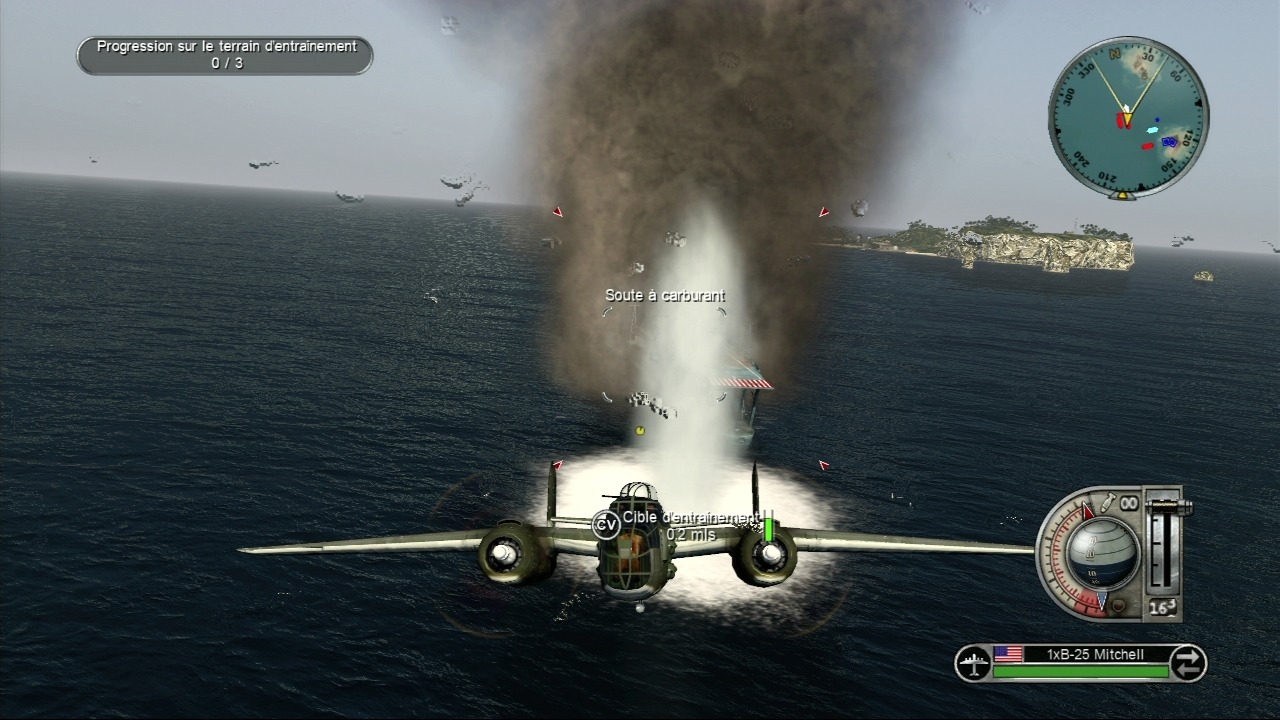The height and width of the screenshot is (720, 1280).
Task: Select the swap-unit arrows icon
Action: click(x=1187, y=663)
